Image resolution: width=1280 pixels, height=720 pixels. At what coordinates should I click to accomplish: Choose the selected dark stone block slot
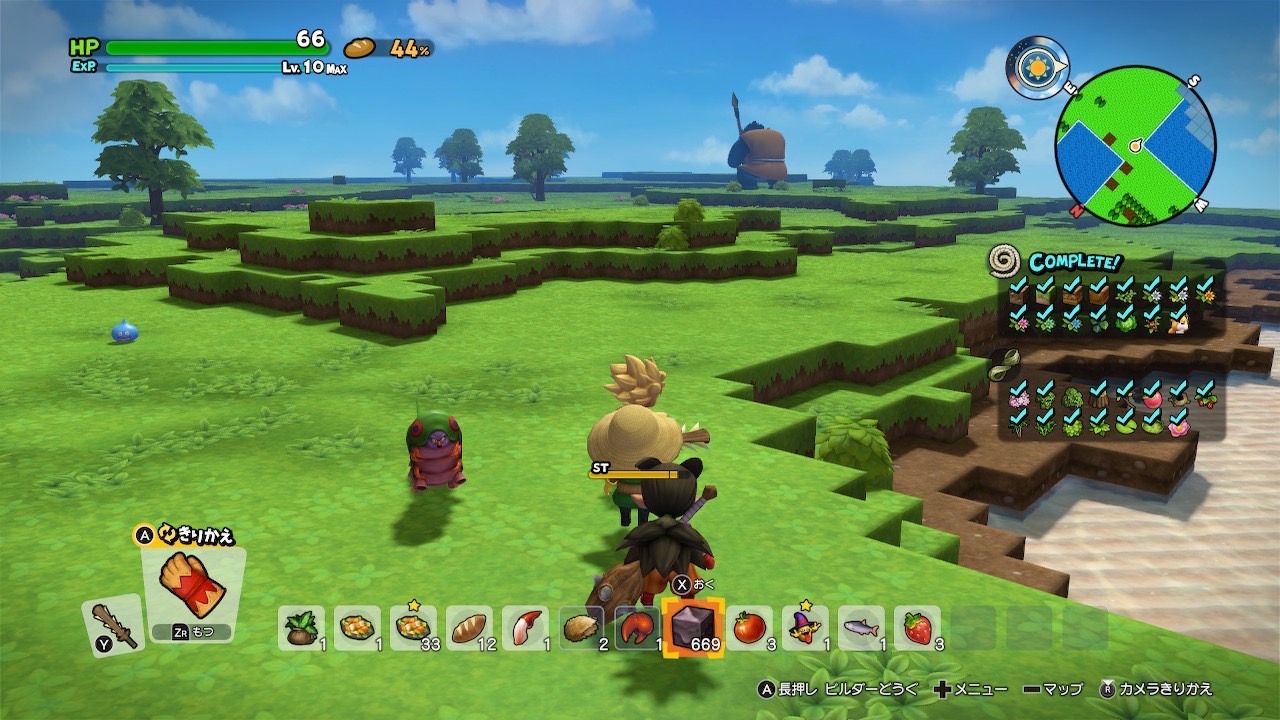pos(693,628)
